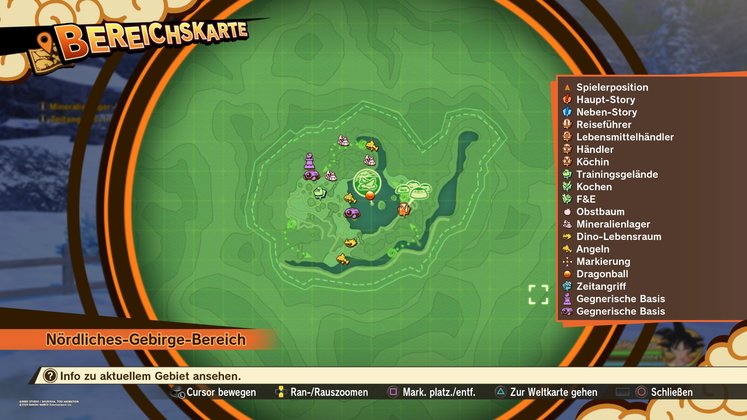Click the Neben-Story legend entry
Viewport: 747px width, 420px height.
[x=606, y=112]
